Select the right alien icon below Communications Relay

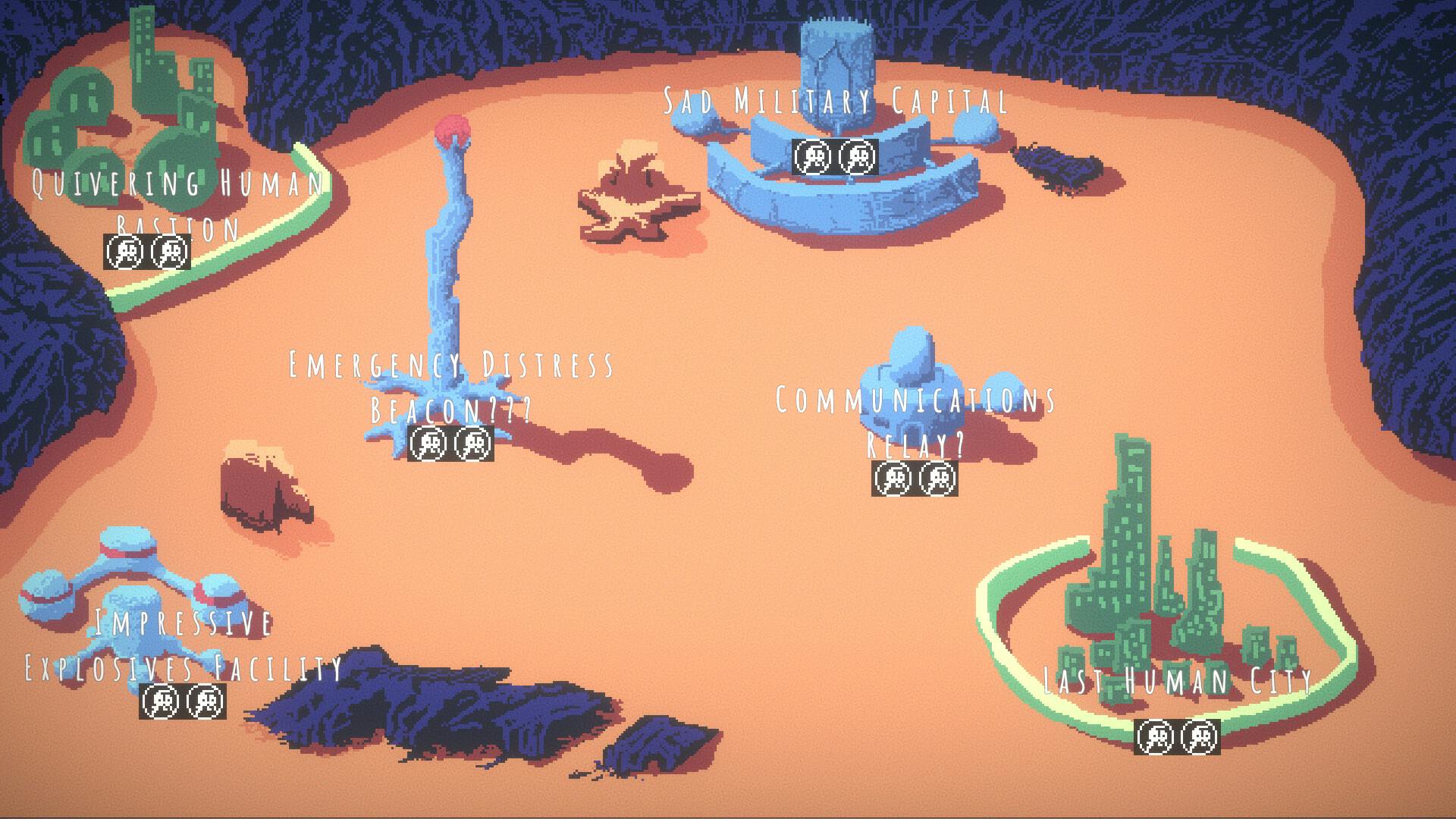tap(937, 479)
